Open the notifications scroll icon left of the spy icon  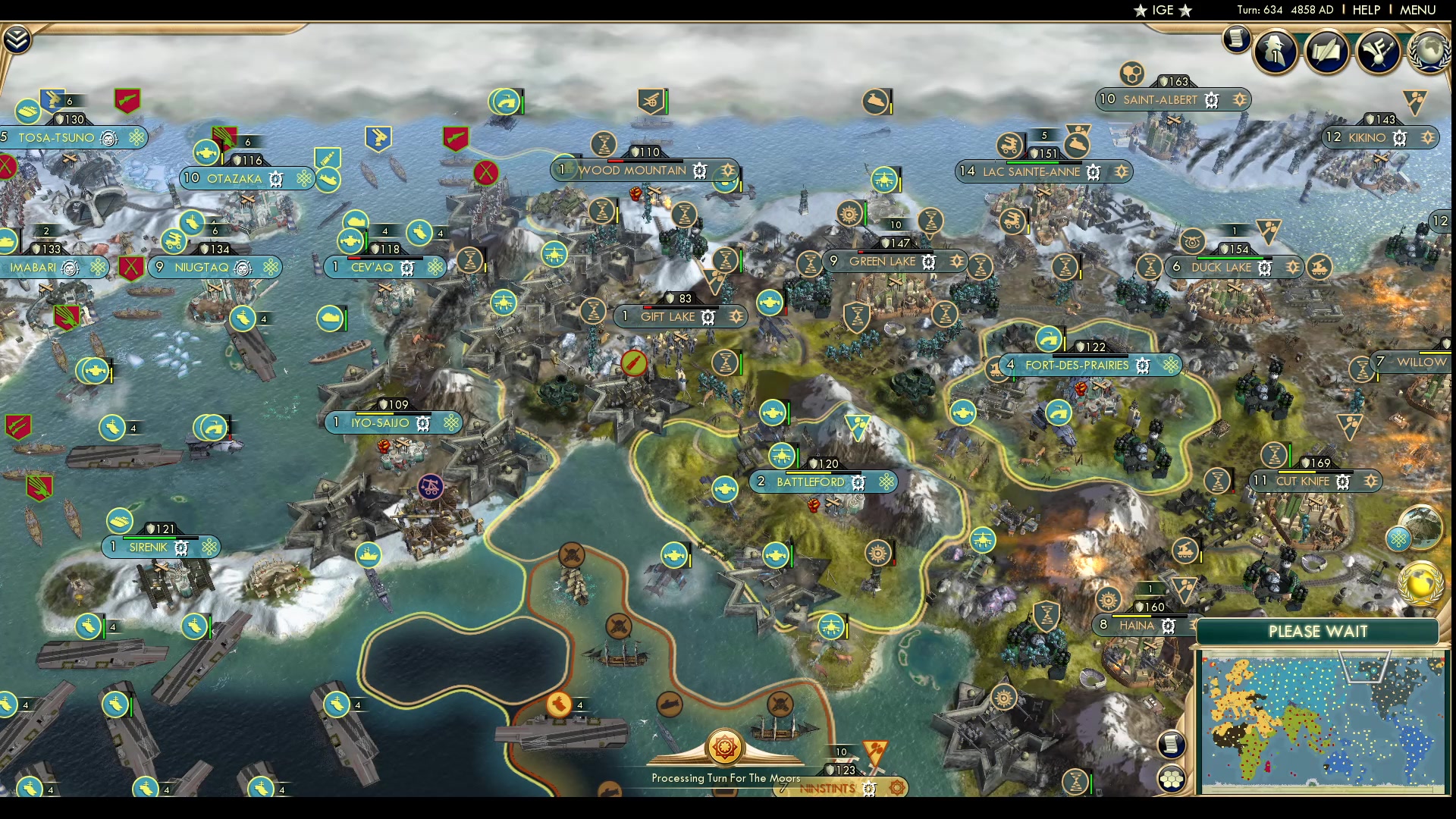coord(1235,40)
